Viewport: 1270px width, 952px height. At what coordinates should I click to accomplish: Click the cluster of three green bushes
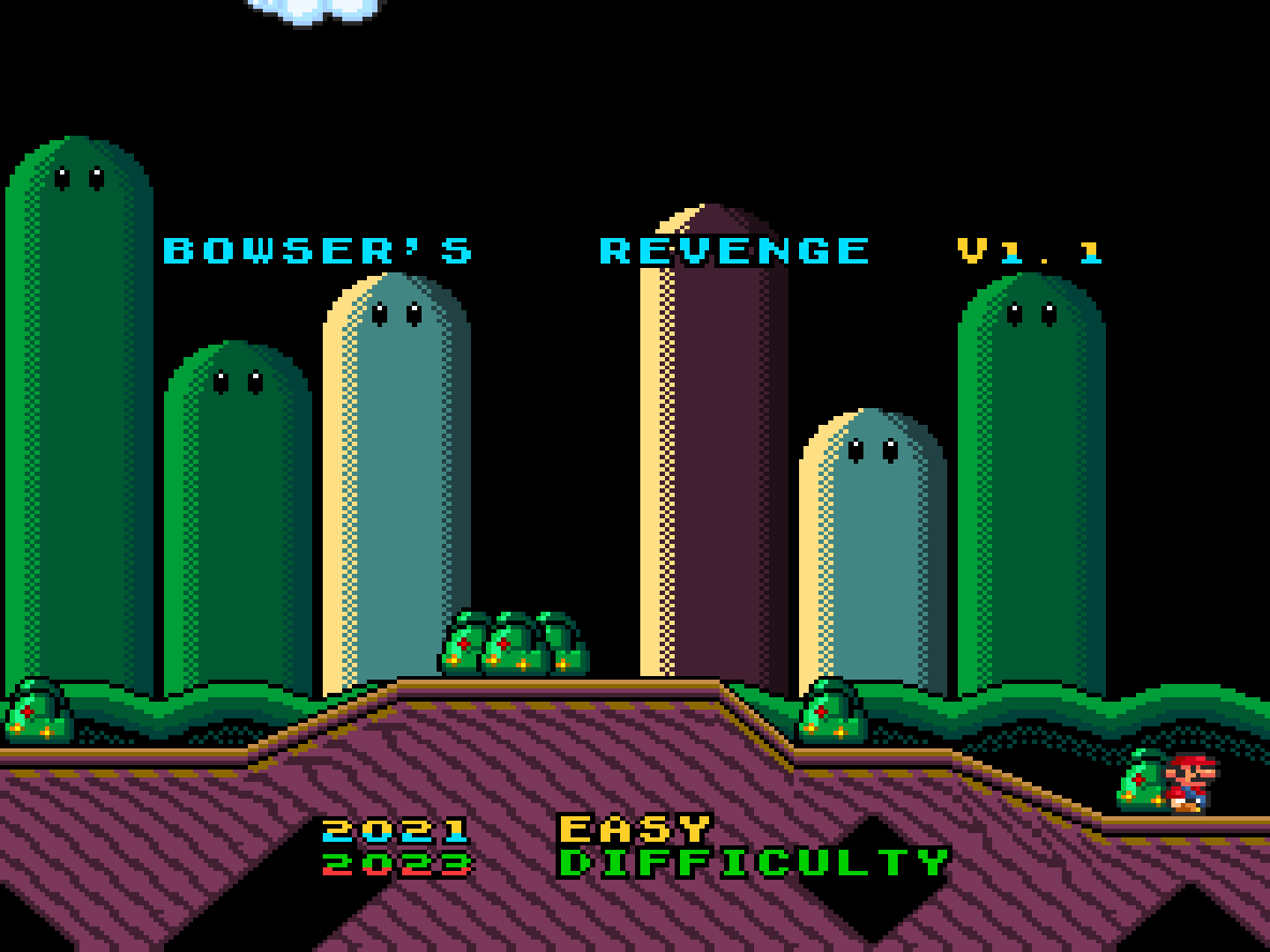tap(512, 643)
